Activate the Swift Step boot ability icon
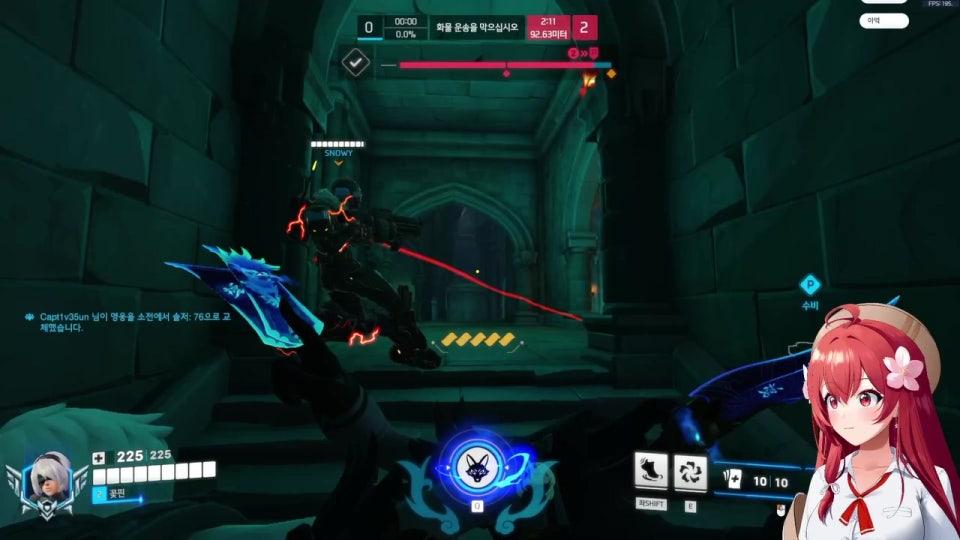 click(x=651, y=471)
